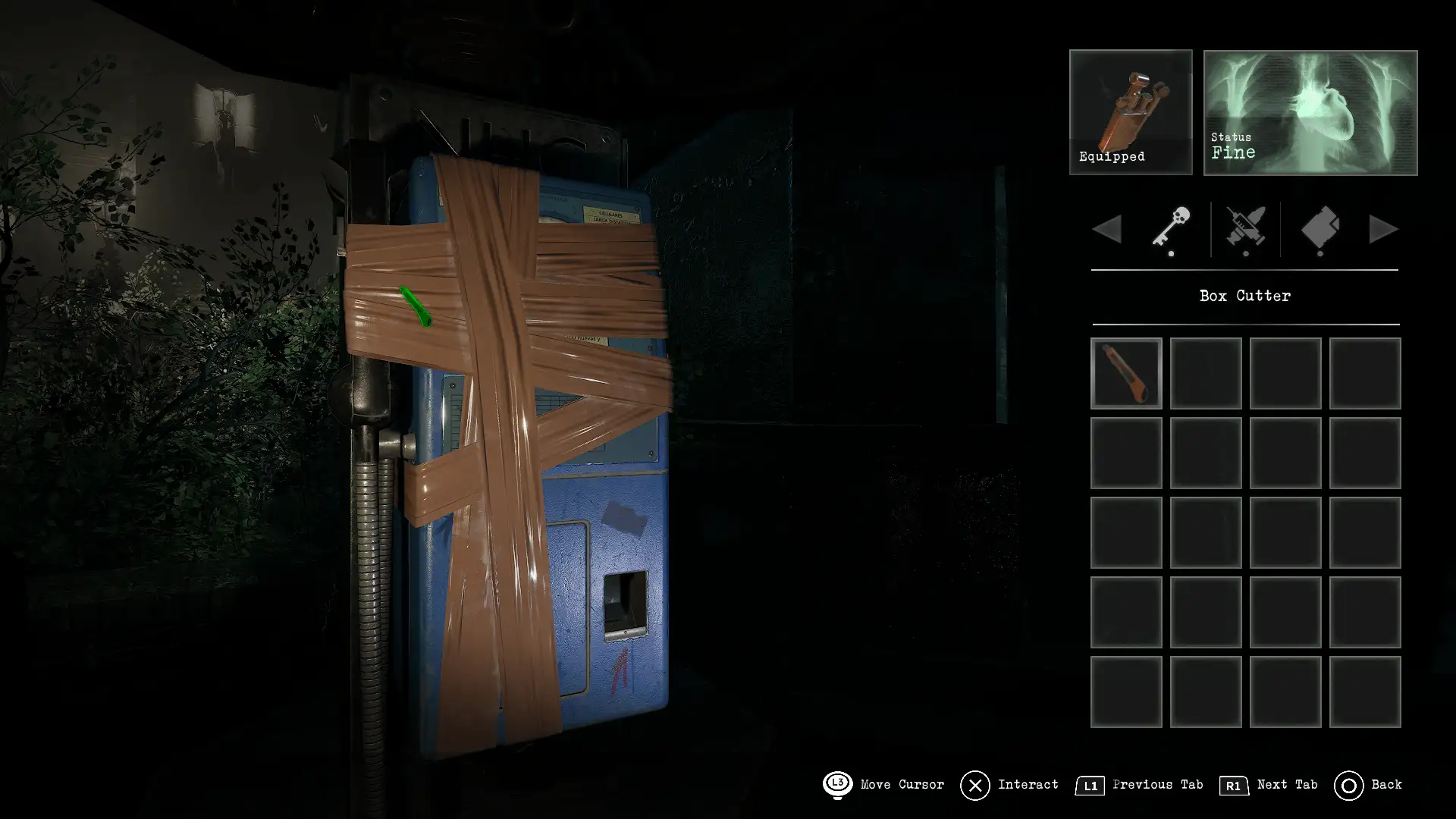Viewport: 1456px width, 819px height.
Task: Switch to the documents tab
Action: (x=1319, y=228)
